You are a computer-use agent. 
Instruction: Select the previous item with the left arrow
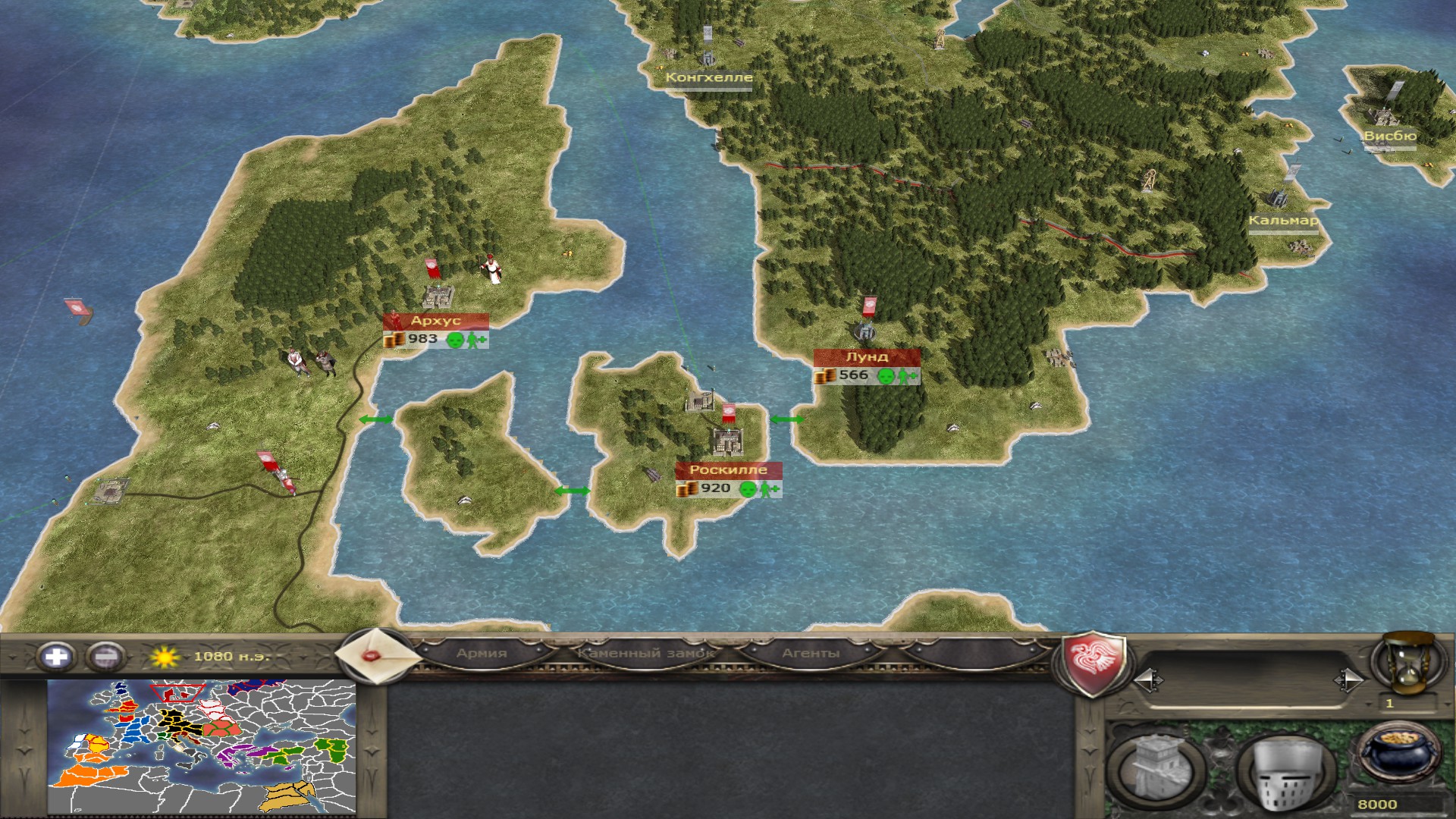click(x=1147, y=680)
